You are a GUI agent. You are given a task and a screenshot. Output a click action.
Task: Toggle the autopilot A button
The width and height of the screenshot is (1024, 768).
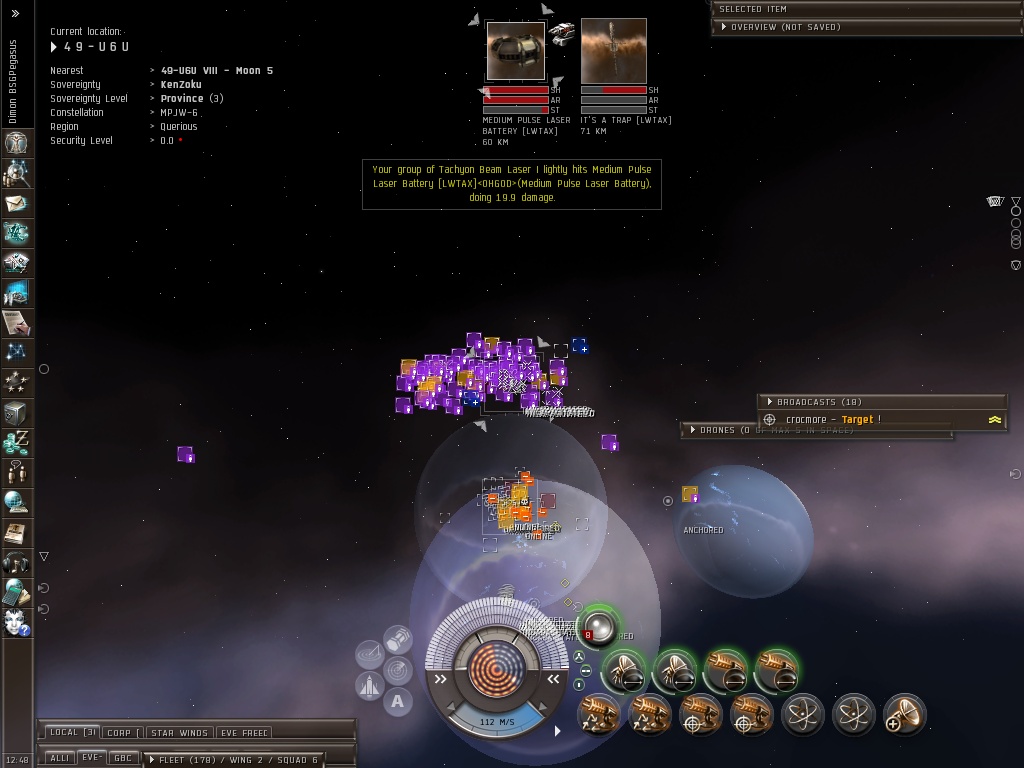[x=397, y=702]
